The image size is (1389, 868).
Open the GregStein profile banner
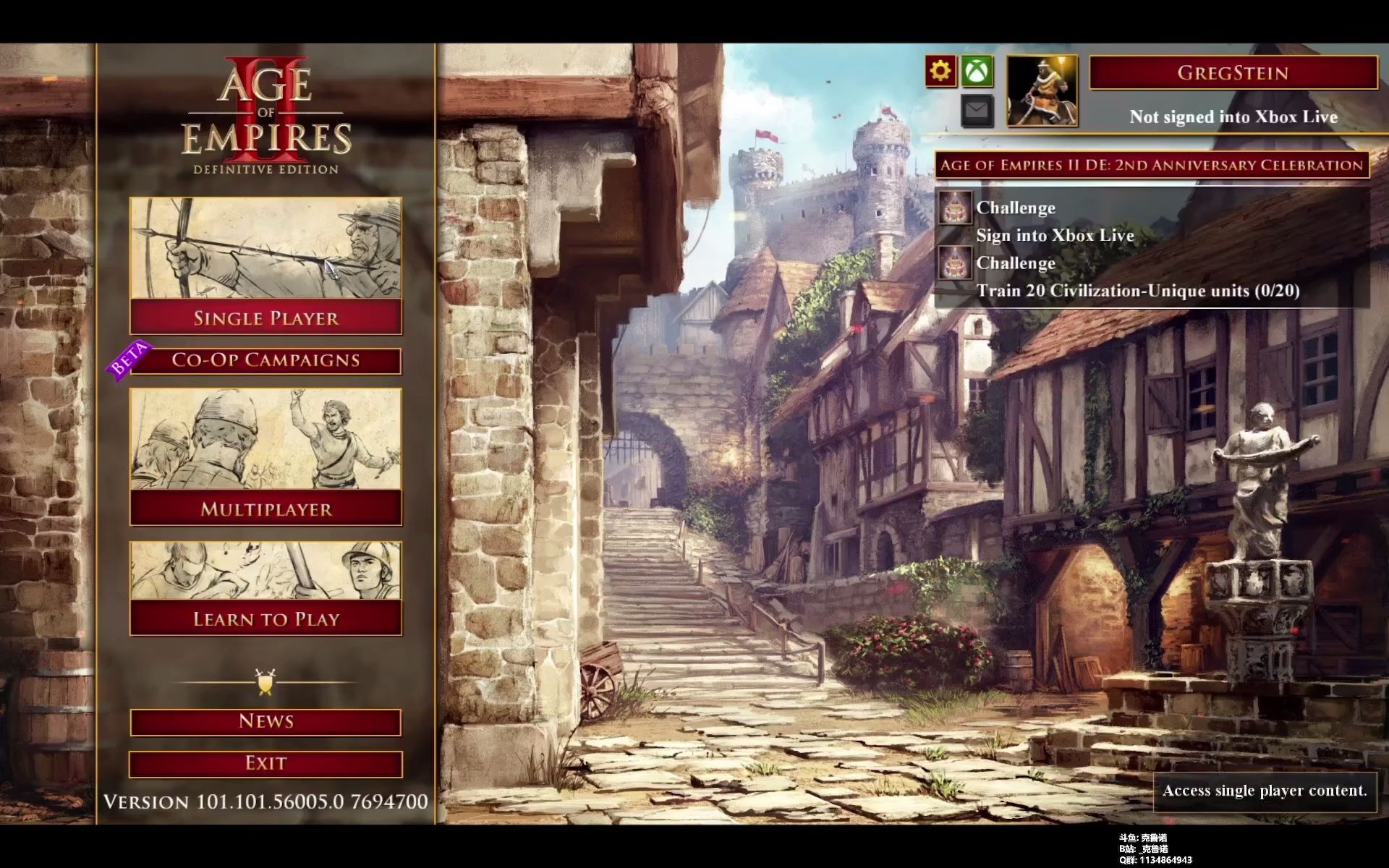point(1233,73)
